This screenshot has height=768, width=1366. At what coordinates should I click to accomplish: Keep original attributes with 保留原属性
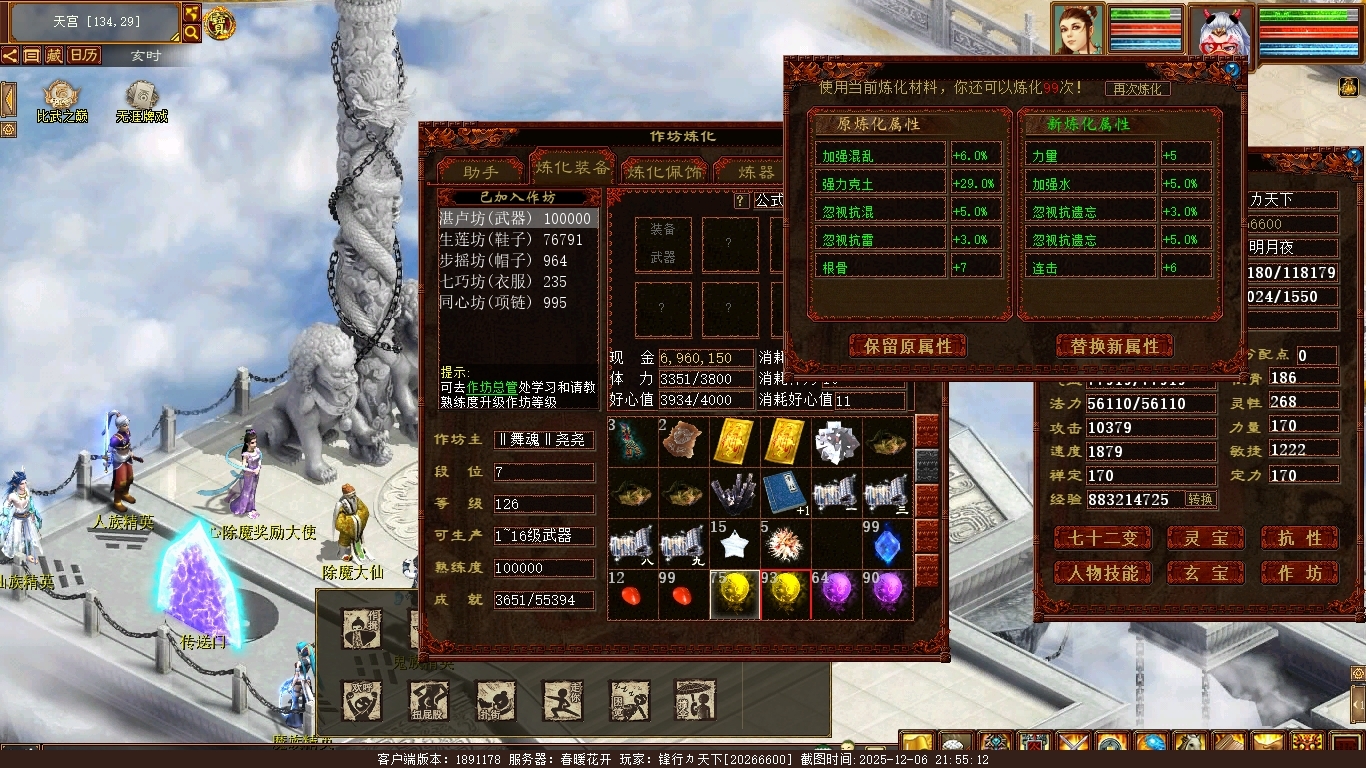click(x=908, y=346)
